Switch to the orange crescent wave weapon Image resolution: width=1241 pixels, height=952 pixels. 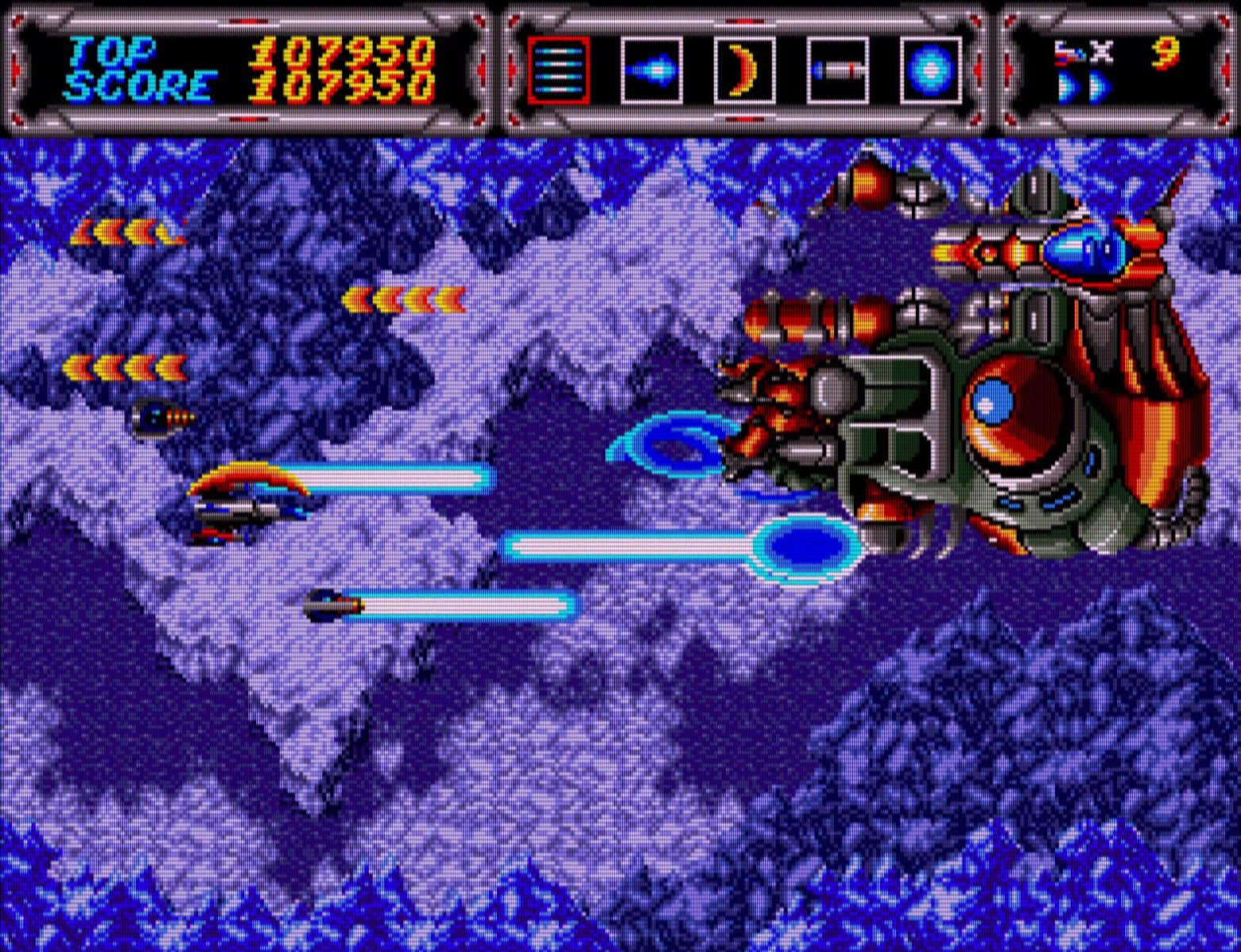(744, 70)
